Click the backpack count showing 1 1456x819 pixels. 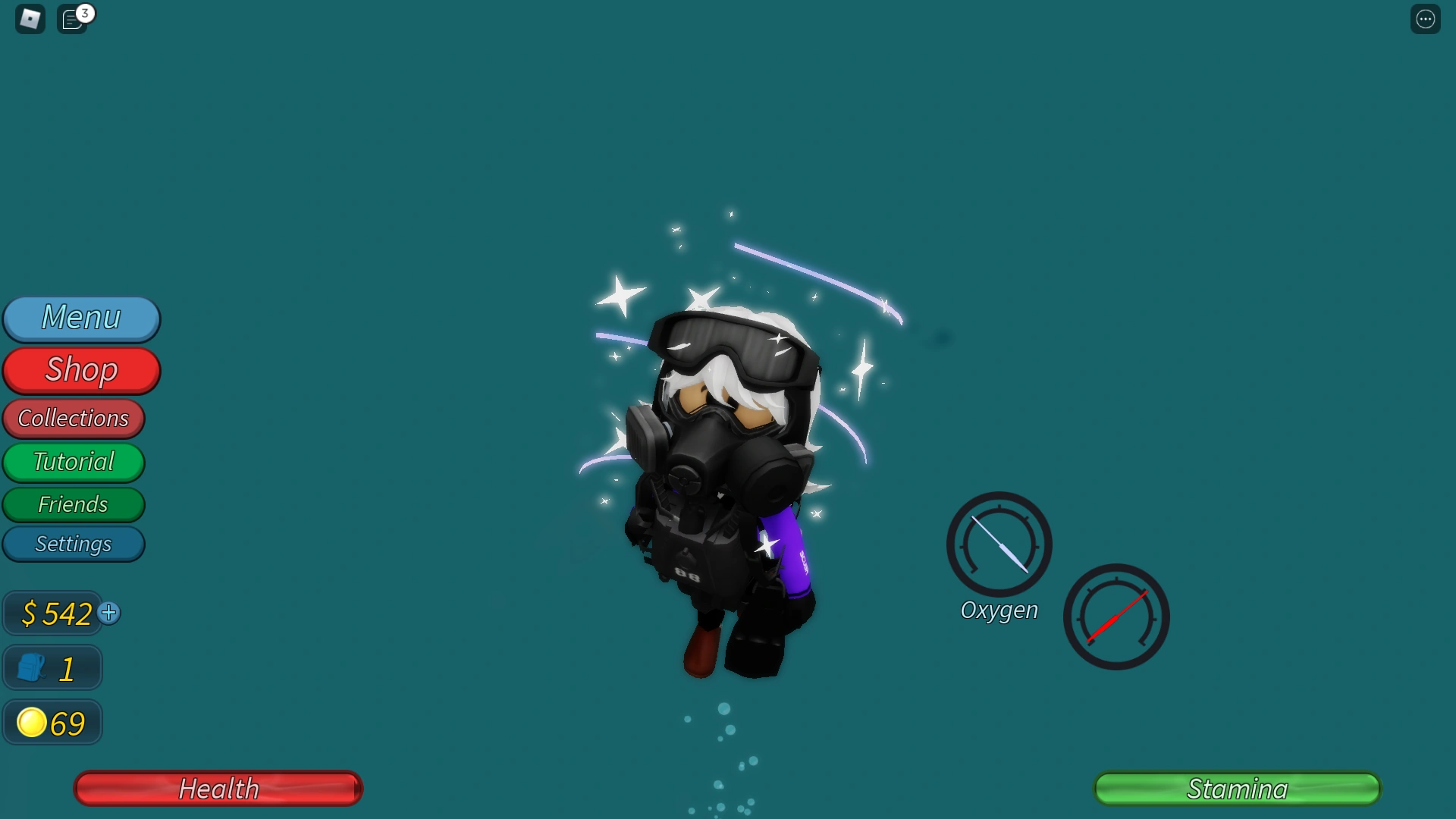click(51, 667)
